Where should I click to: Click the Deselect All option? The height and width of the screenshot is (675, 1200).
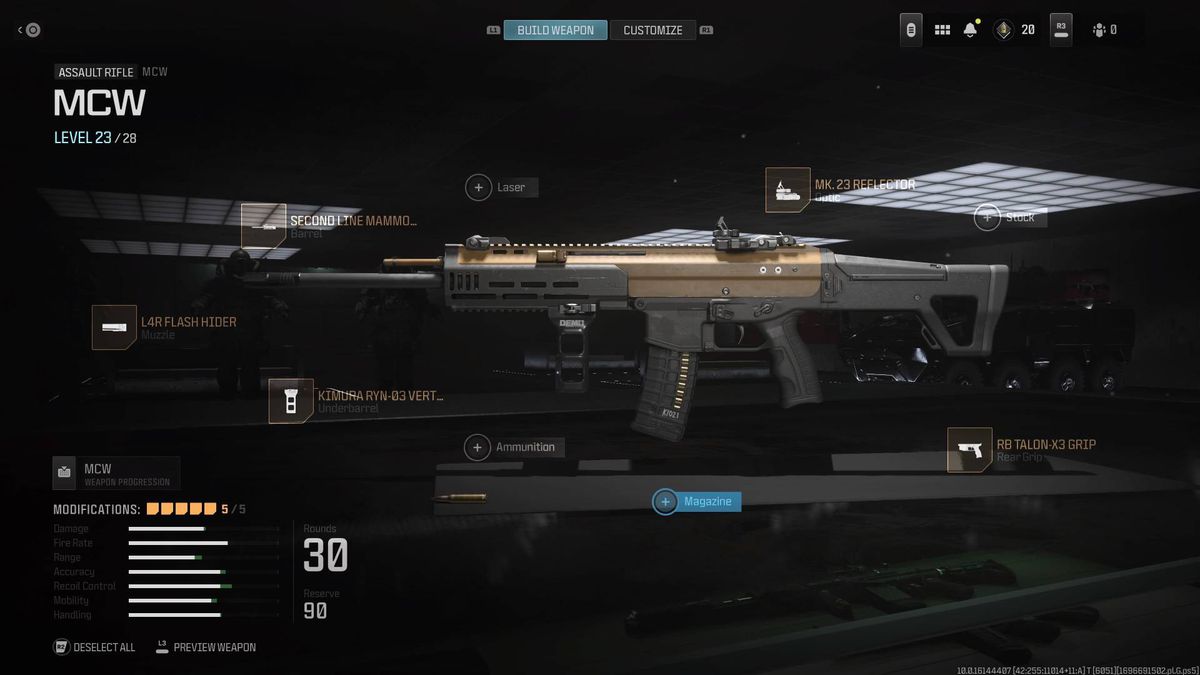(x=94, y=647)
